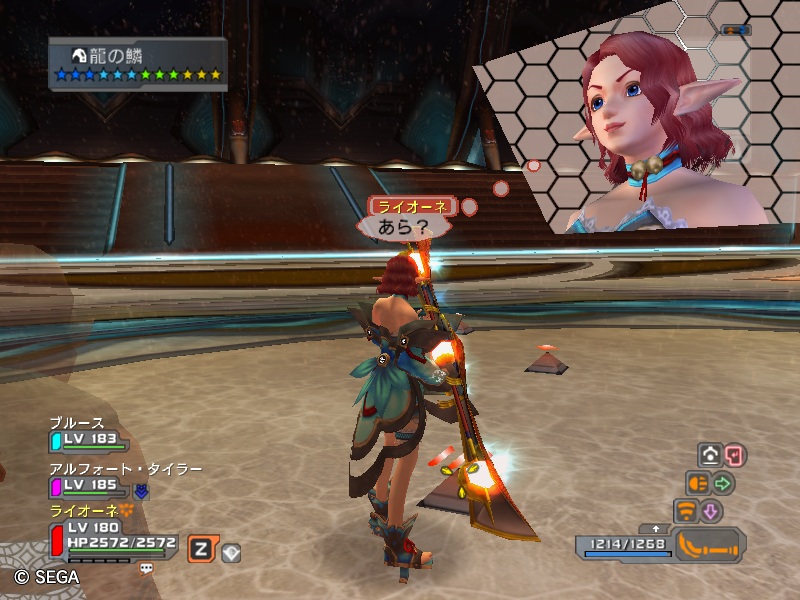This screenshot has width=800, height=600.
Task: Expand the up-arrow tab above the weapon gauge
Action: (656, 528)
